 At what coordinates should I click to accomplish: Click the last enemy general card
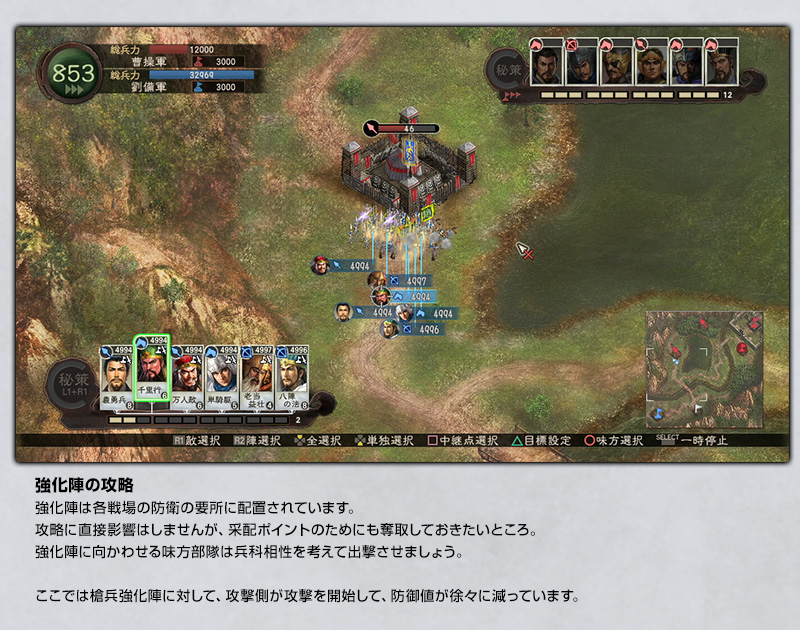[720, 64]
